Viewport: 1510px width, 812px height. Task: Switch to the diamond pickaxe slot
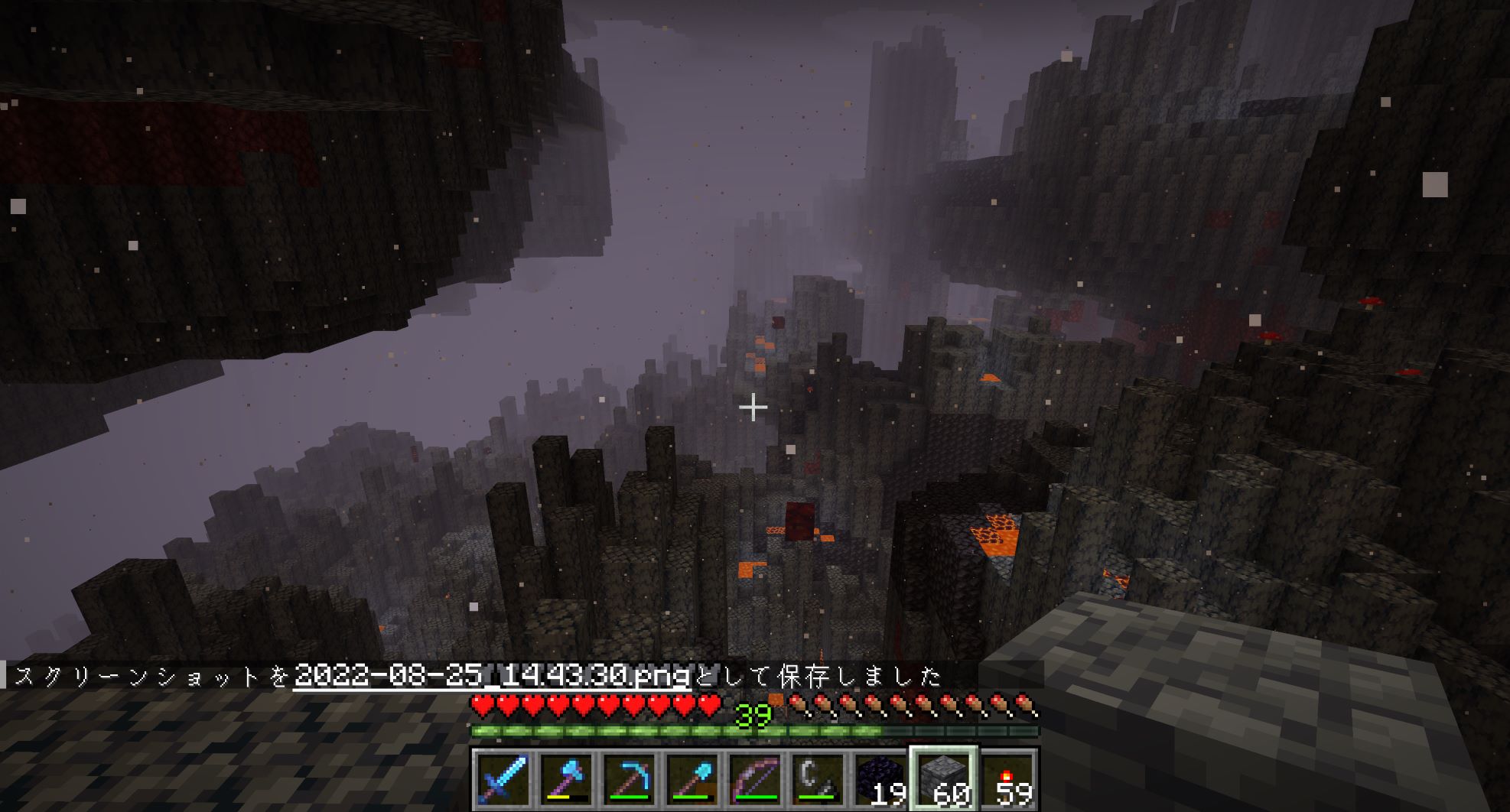[630, 779]
